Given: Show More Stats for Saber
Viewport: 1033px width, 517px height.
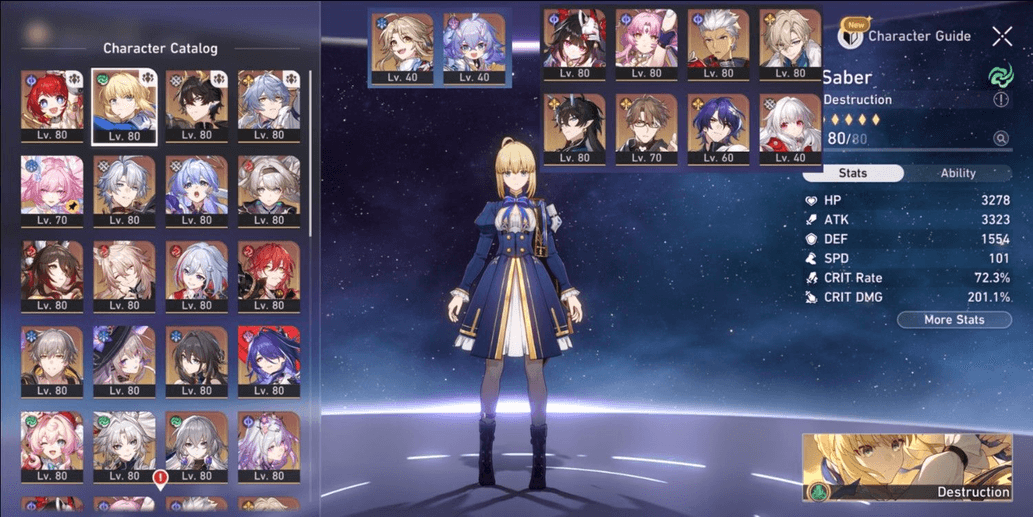Looking at the screenshot, I should [x=953, y=320].
